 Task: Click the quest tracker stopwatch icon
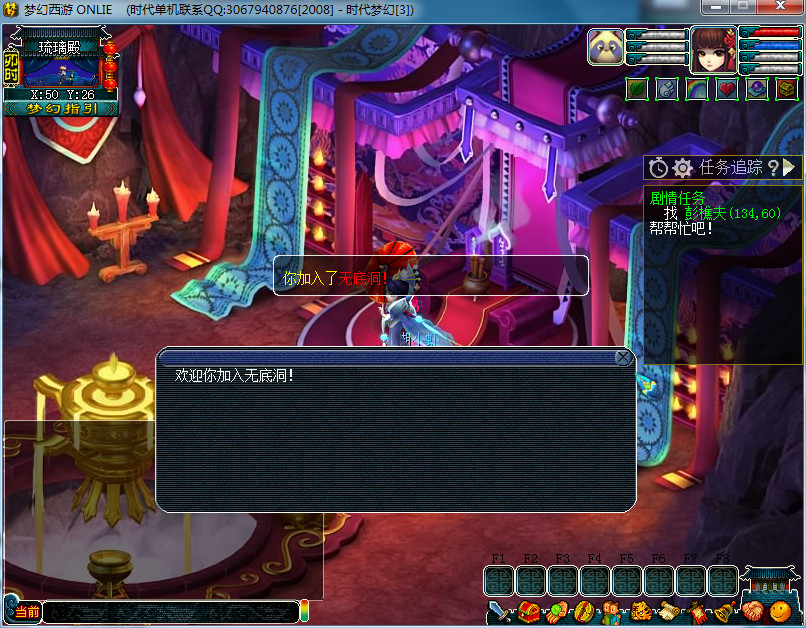(x=658, y=168)
